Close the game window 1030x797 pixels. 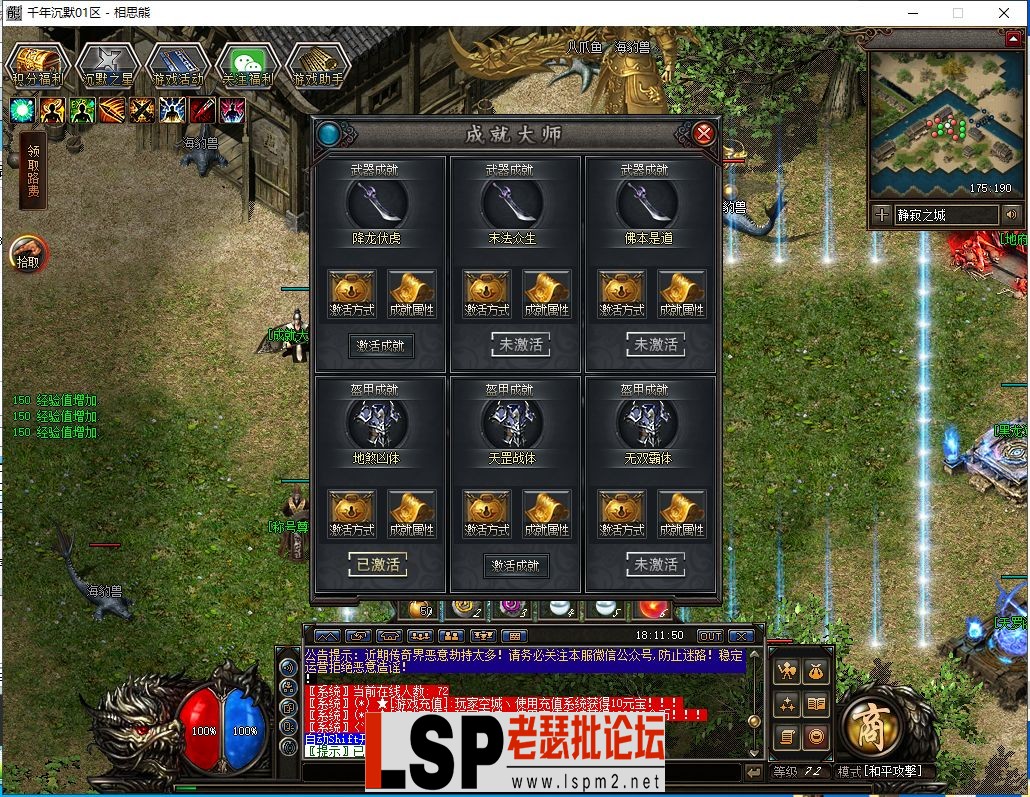tap(1004, 13)
